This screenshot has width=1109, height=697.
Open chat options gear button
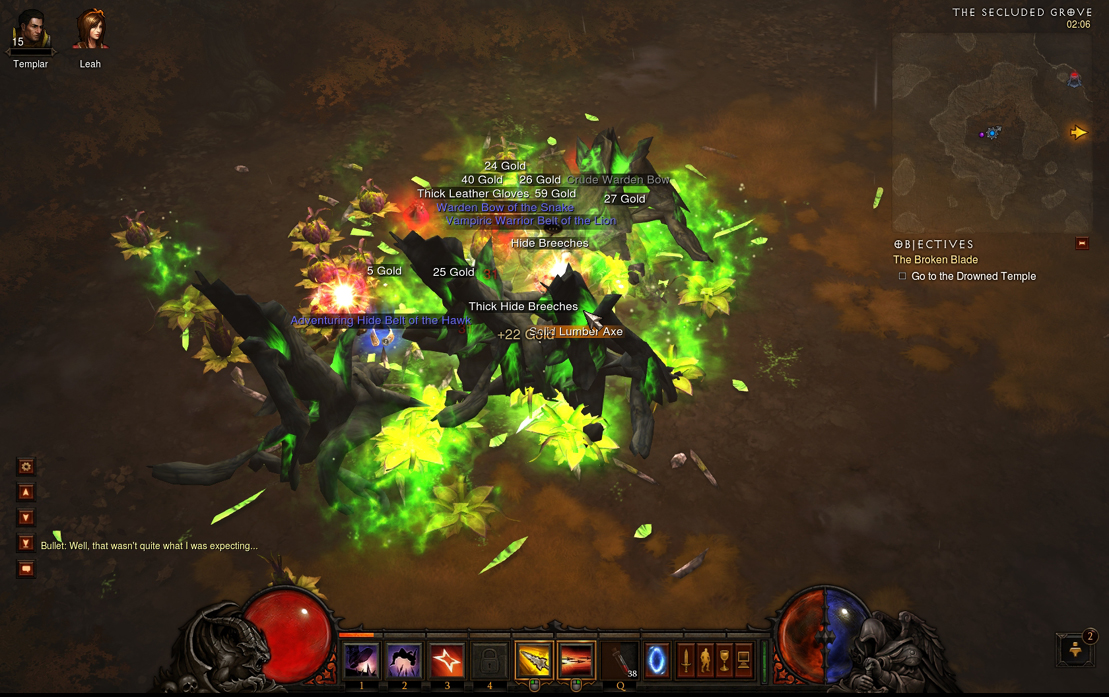click(26, 466)
